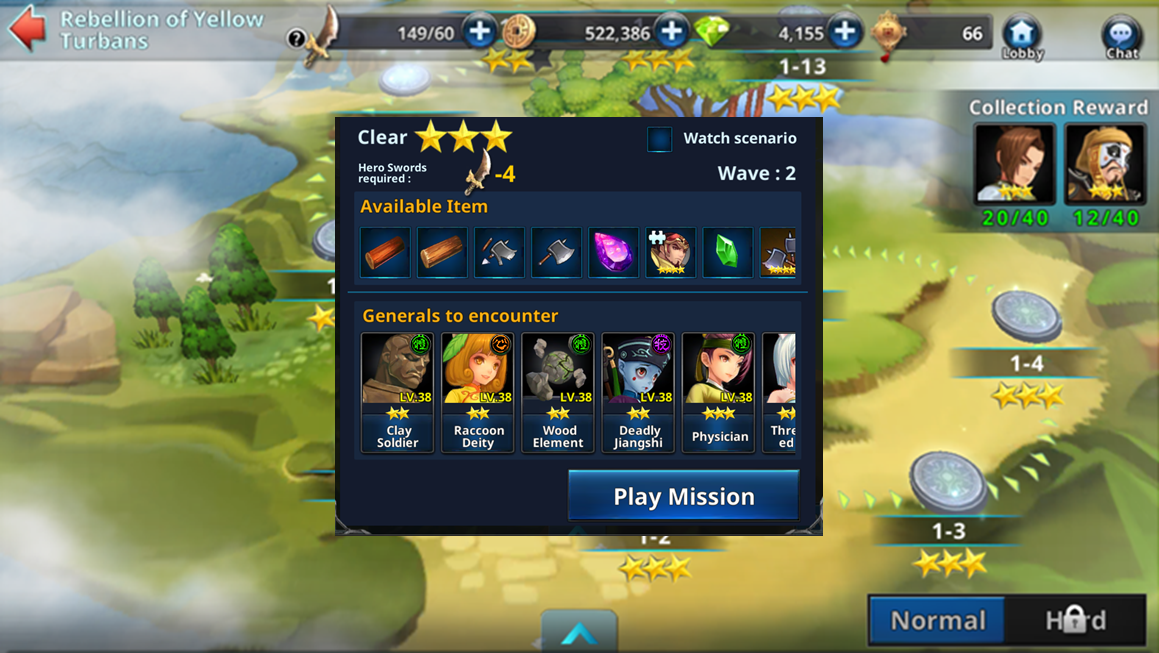View the Raccoon Deity general
Viewport: 1159px width, 653px height.
click(478, 392)
